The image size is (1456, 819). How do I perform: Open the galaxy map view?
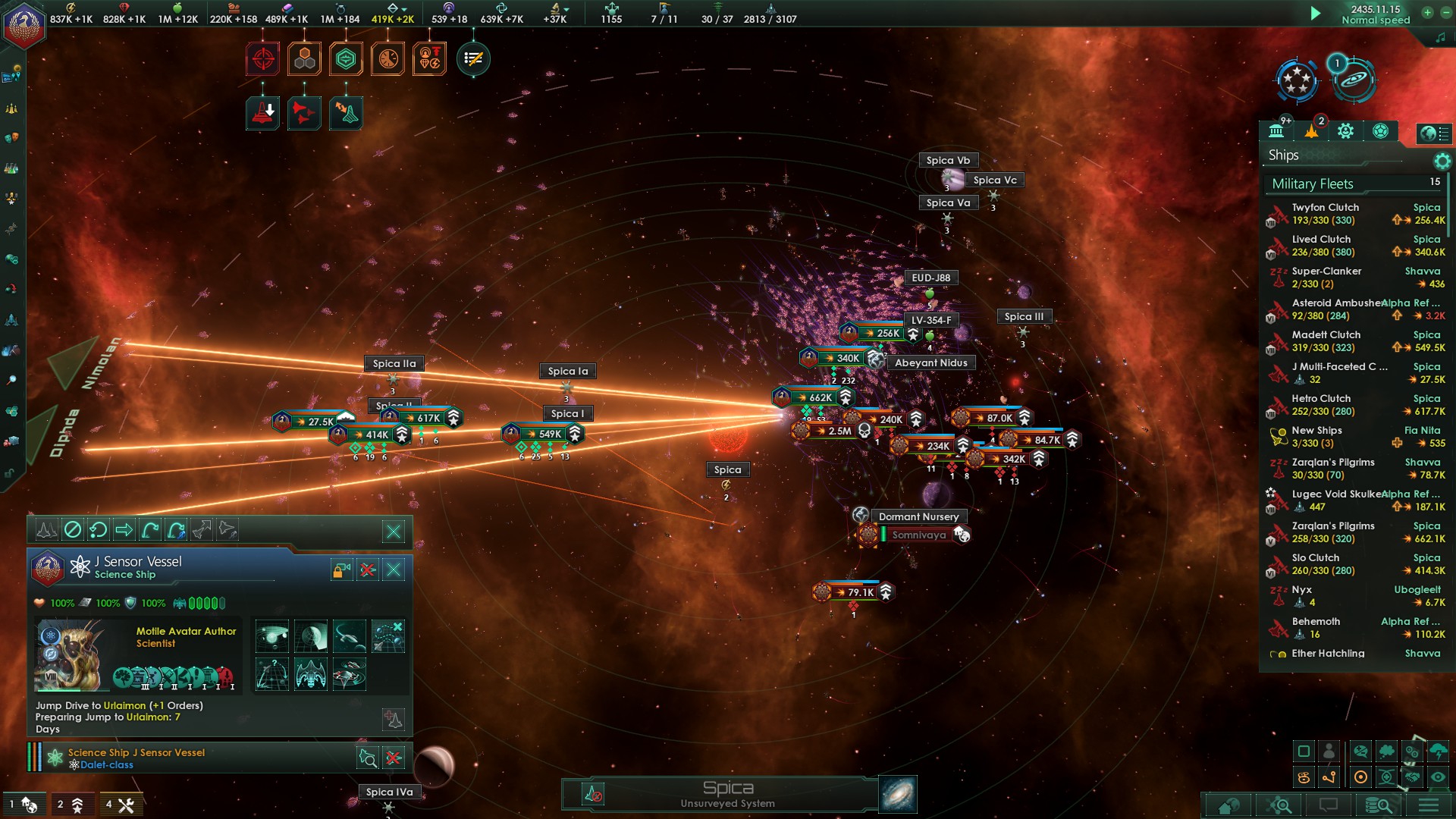(898, 794)
